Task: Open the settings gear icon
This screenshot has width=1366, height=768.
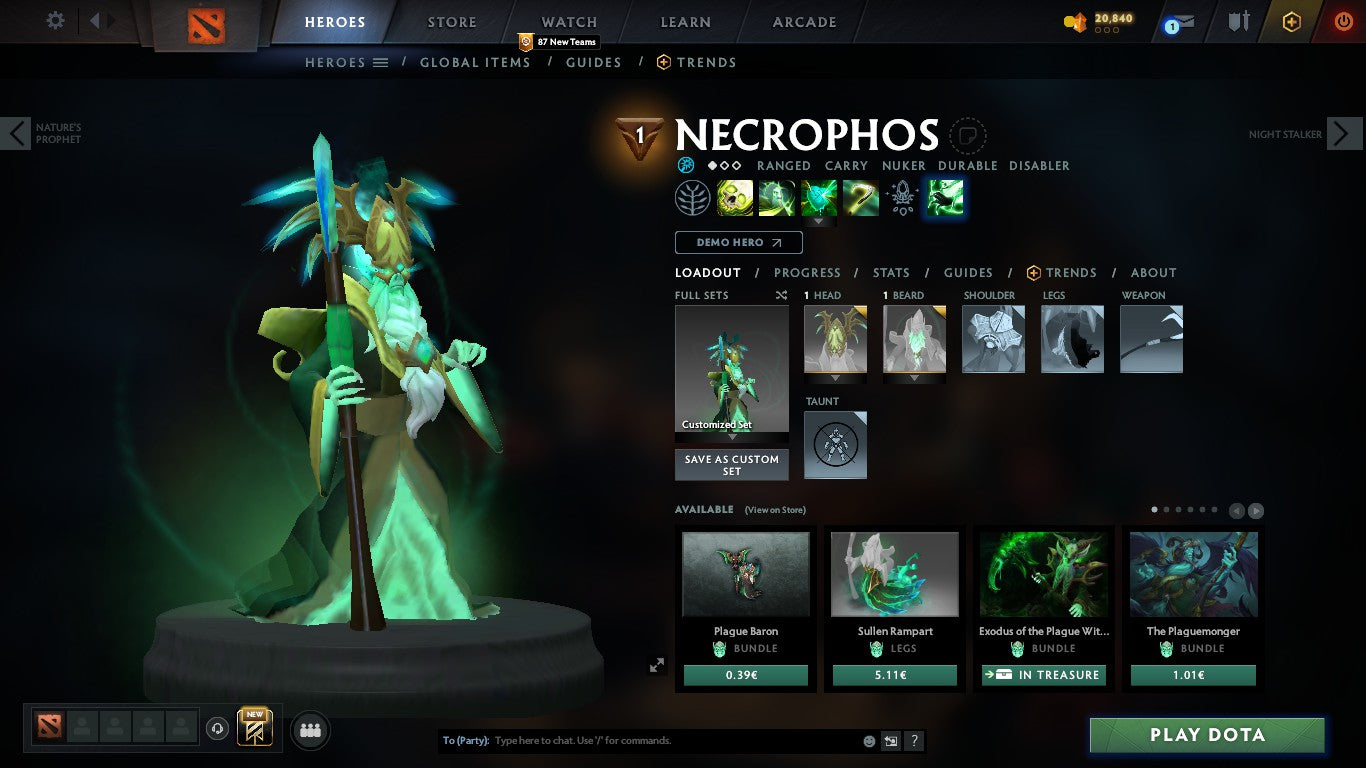Action: pyautogui.click(x=56, y=20)
